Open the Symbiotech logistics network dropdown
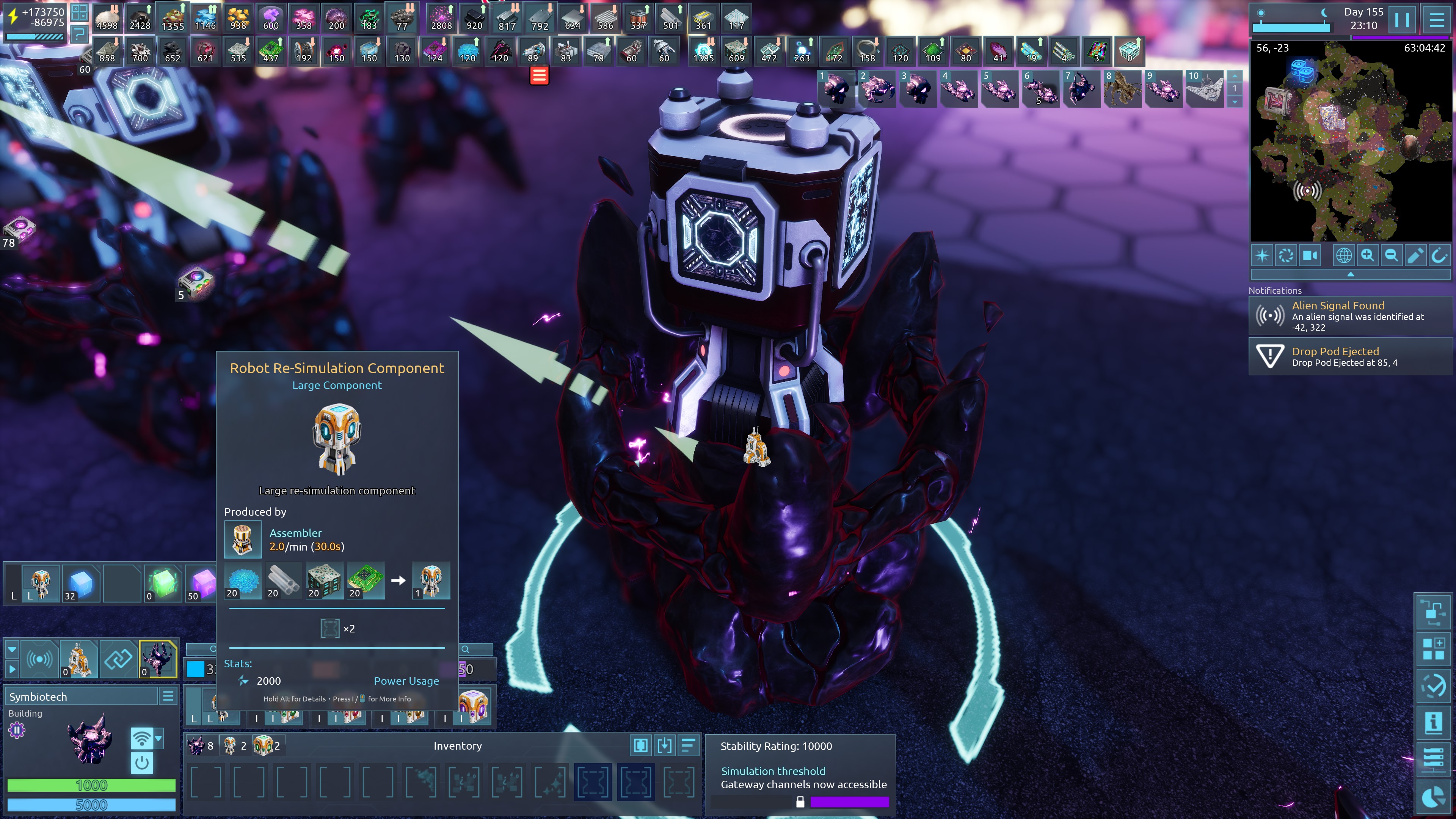Viewport: 1456px width, 819px height. 159,738
